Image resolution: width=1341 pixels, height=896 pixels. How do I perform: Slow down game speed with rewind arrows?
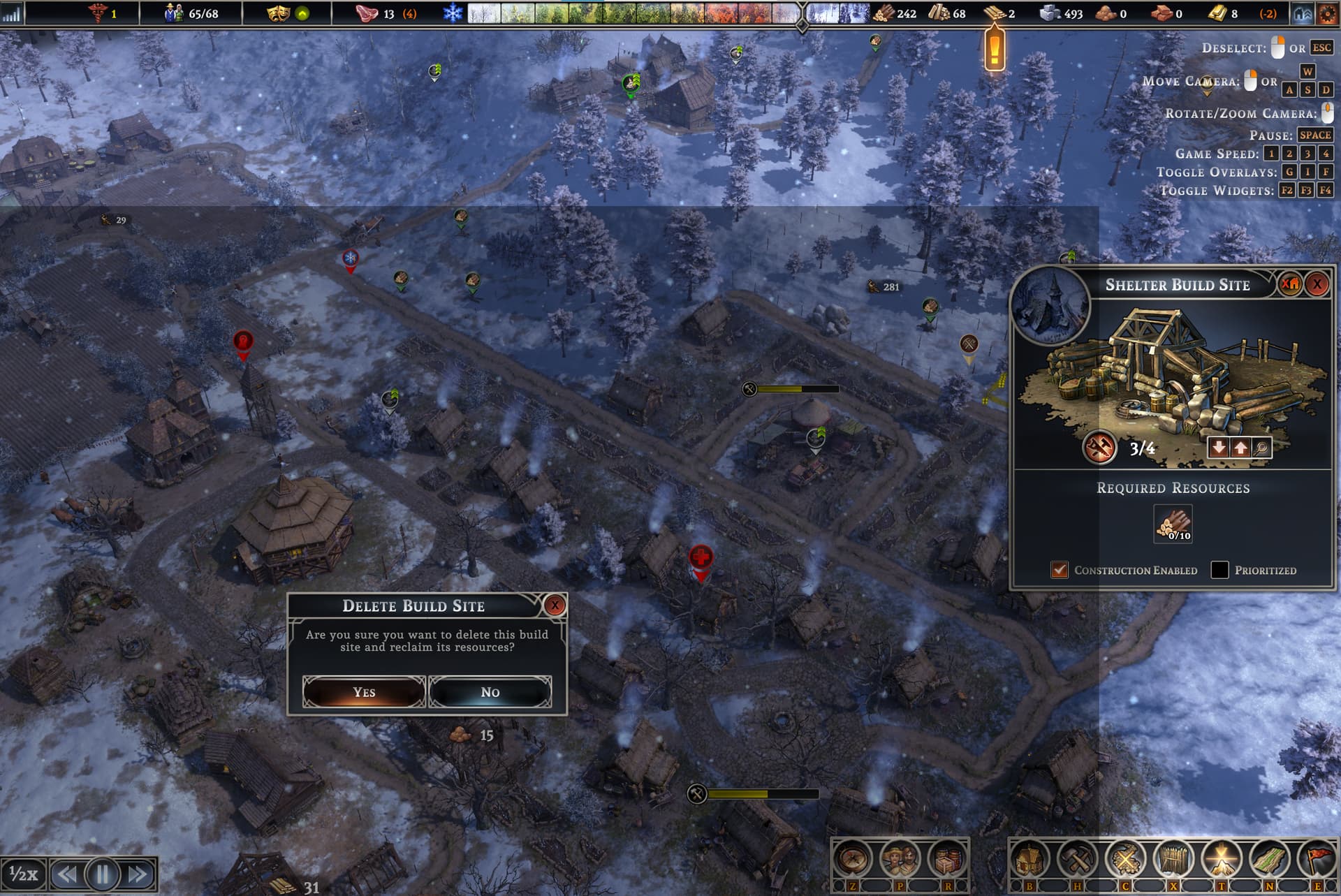(67, 874)
